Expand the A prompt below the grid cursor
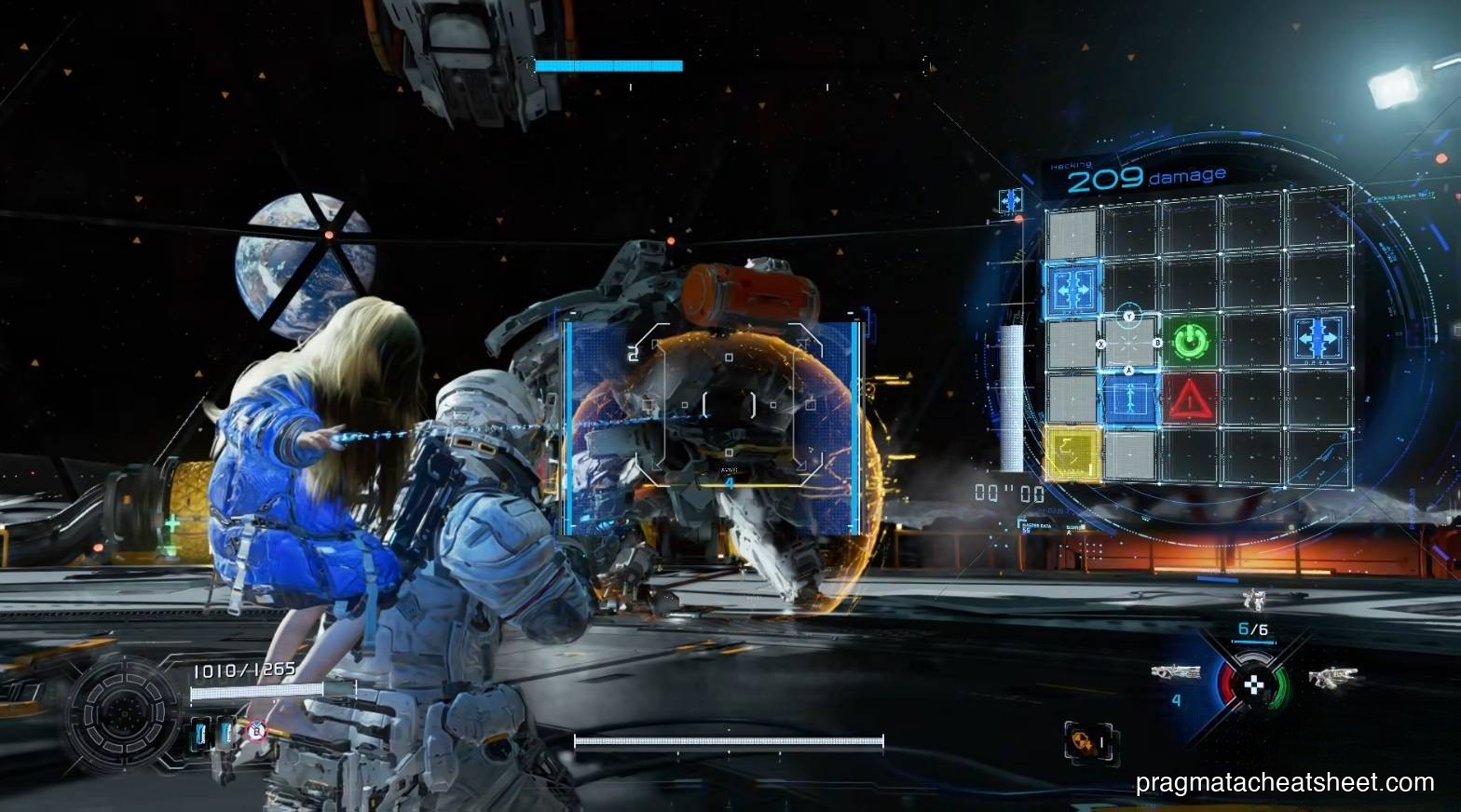 [1128, 370]
